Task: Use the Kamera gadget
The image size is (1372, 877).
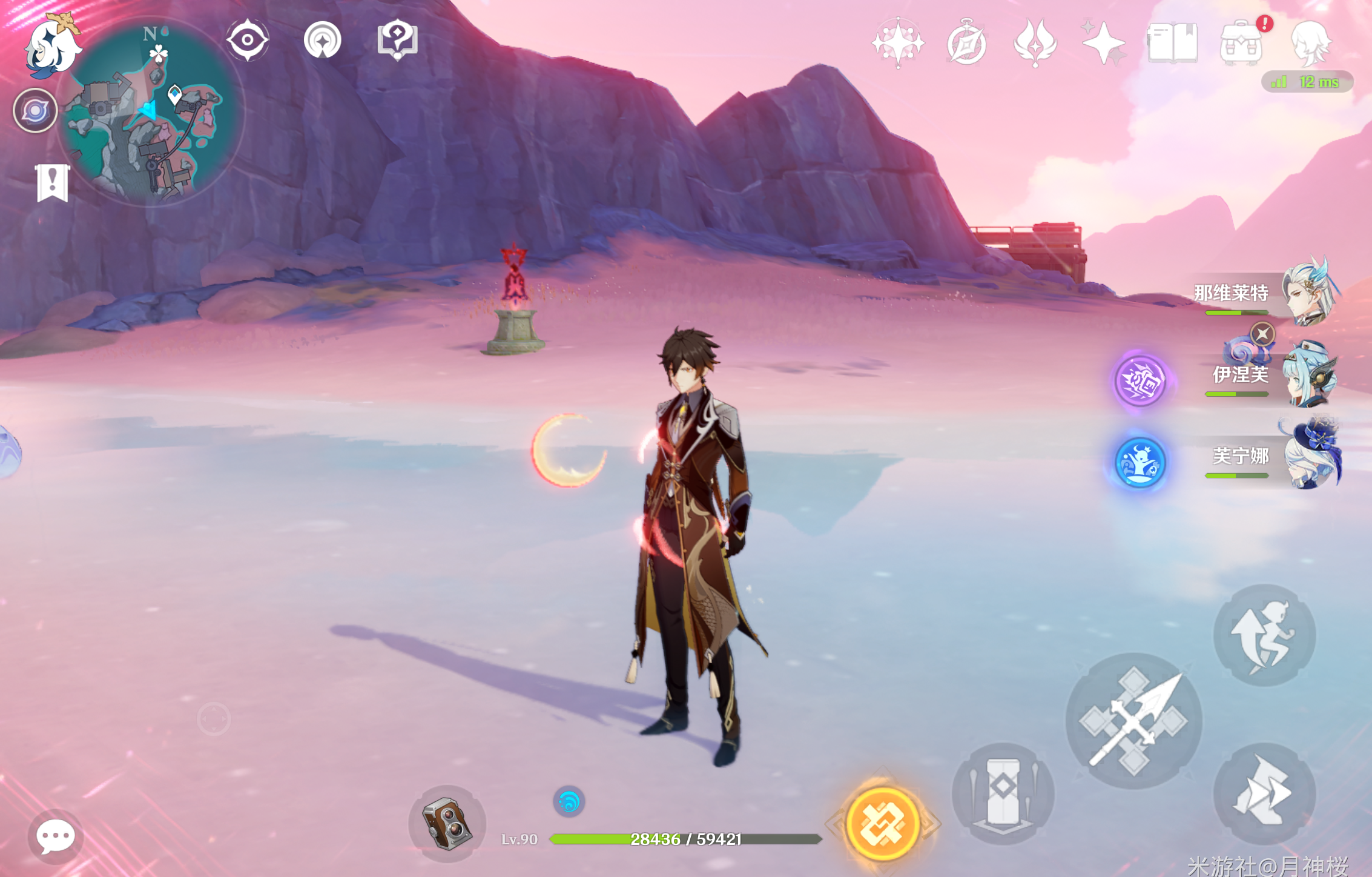Action: (447, 824)
